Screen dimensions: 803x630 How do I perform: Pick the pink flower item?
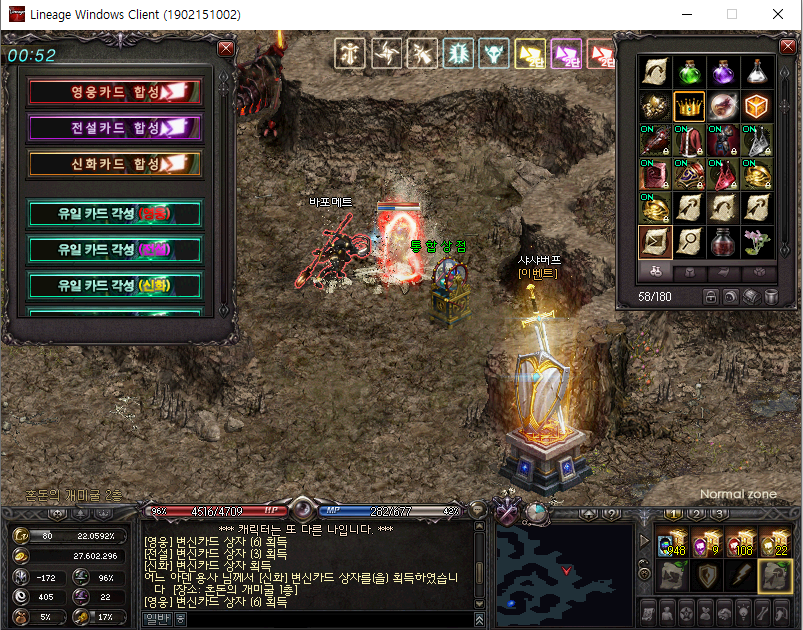coord(757,242)
